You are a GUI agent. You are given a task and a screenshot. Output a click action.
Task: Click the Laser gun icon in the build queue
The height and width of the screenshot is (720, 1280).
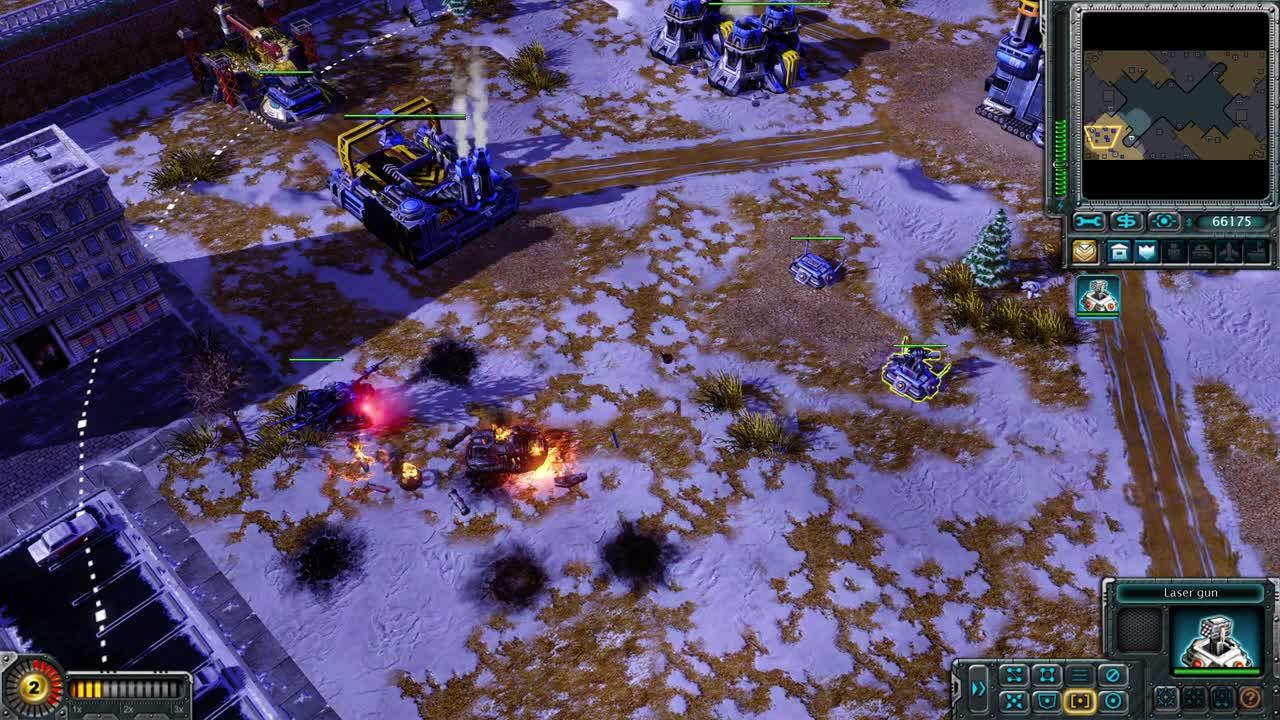click(x=1098, y=298)
